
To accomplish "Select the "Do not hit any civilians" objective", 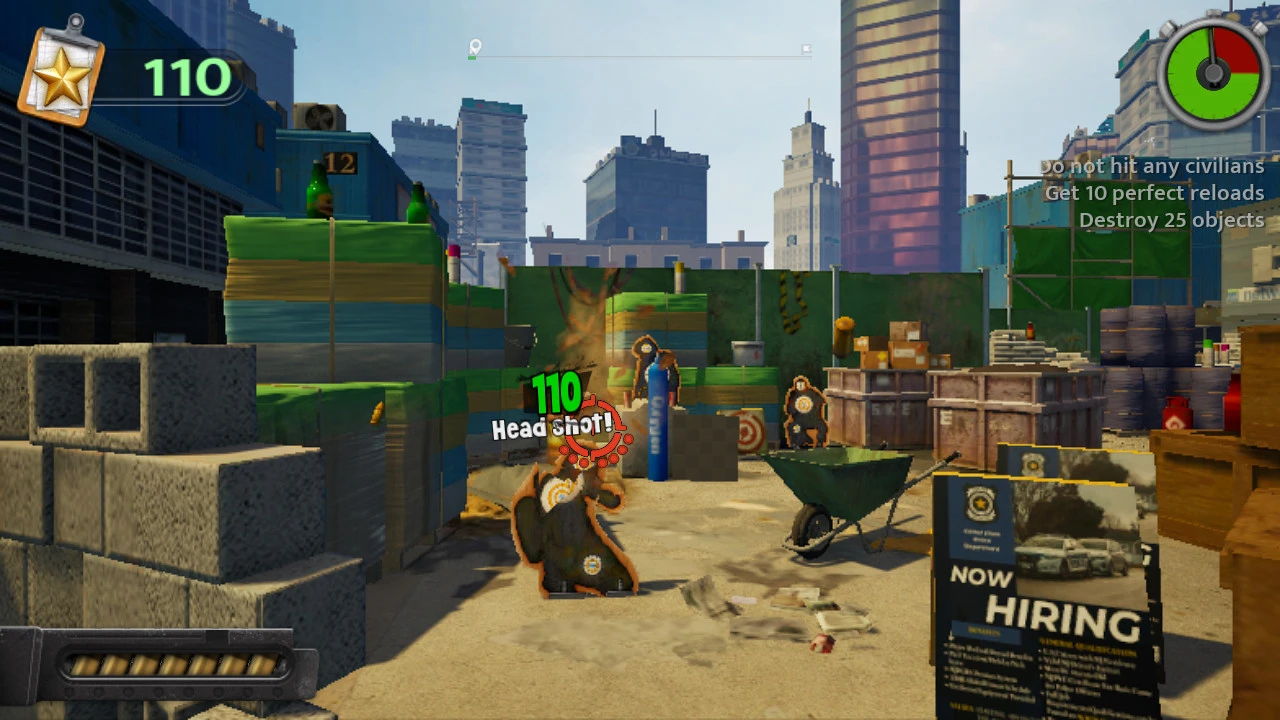I will 1152,166.
